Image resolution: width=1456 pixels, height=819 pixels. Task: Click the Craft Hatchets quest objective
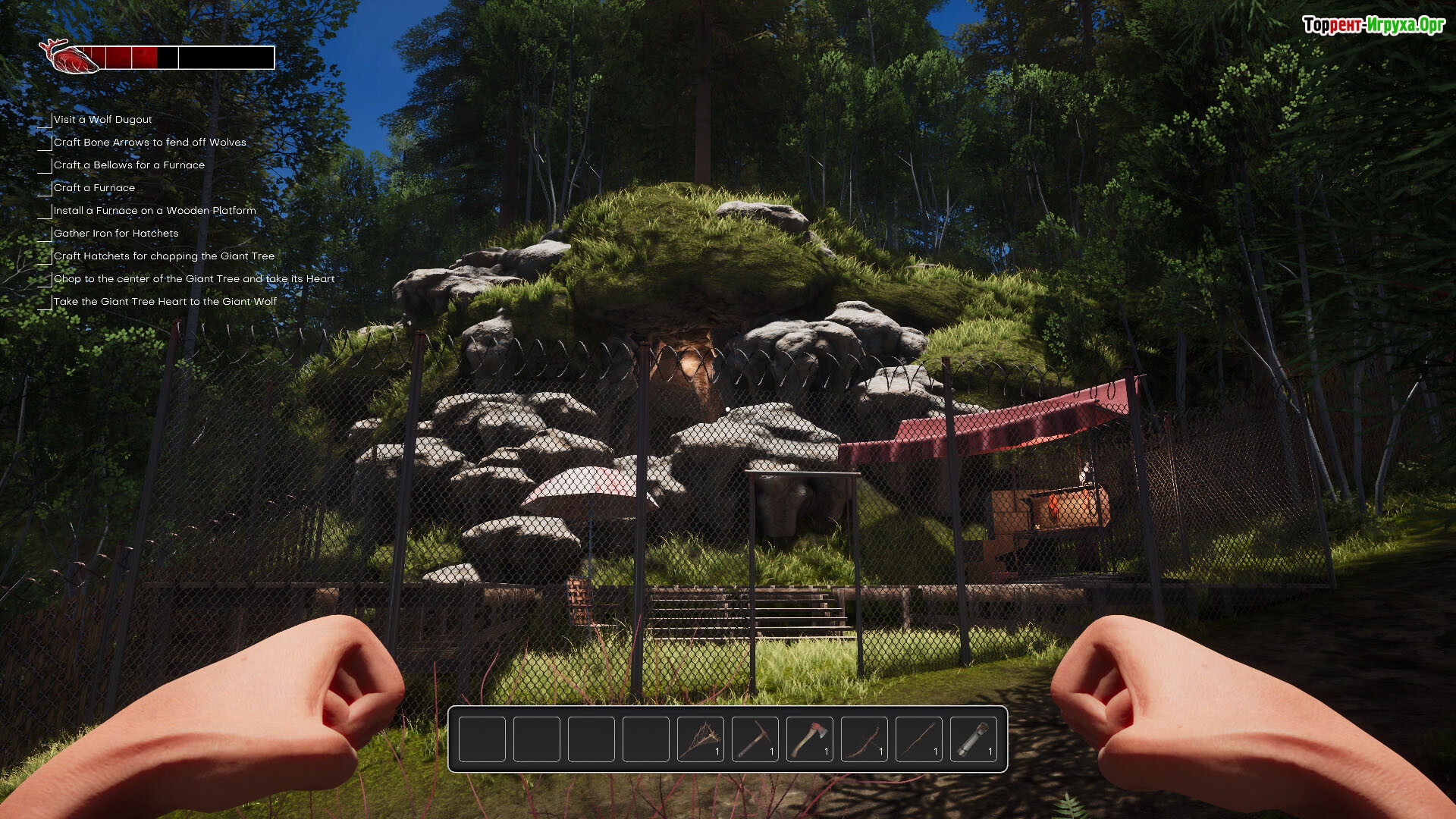pyautogui.click(x=164, y=256)
